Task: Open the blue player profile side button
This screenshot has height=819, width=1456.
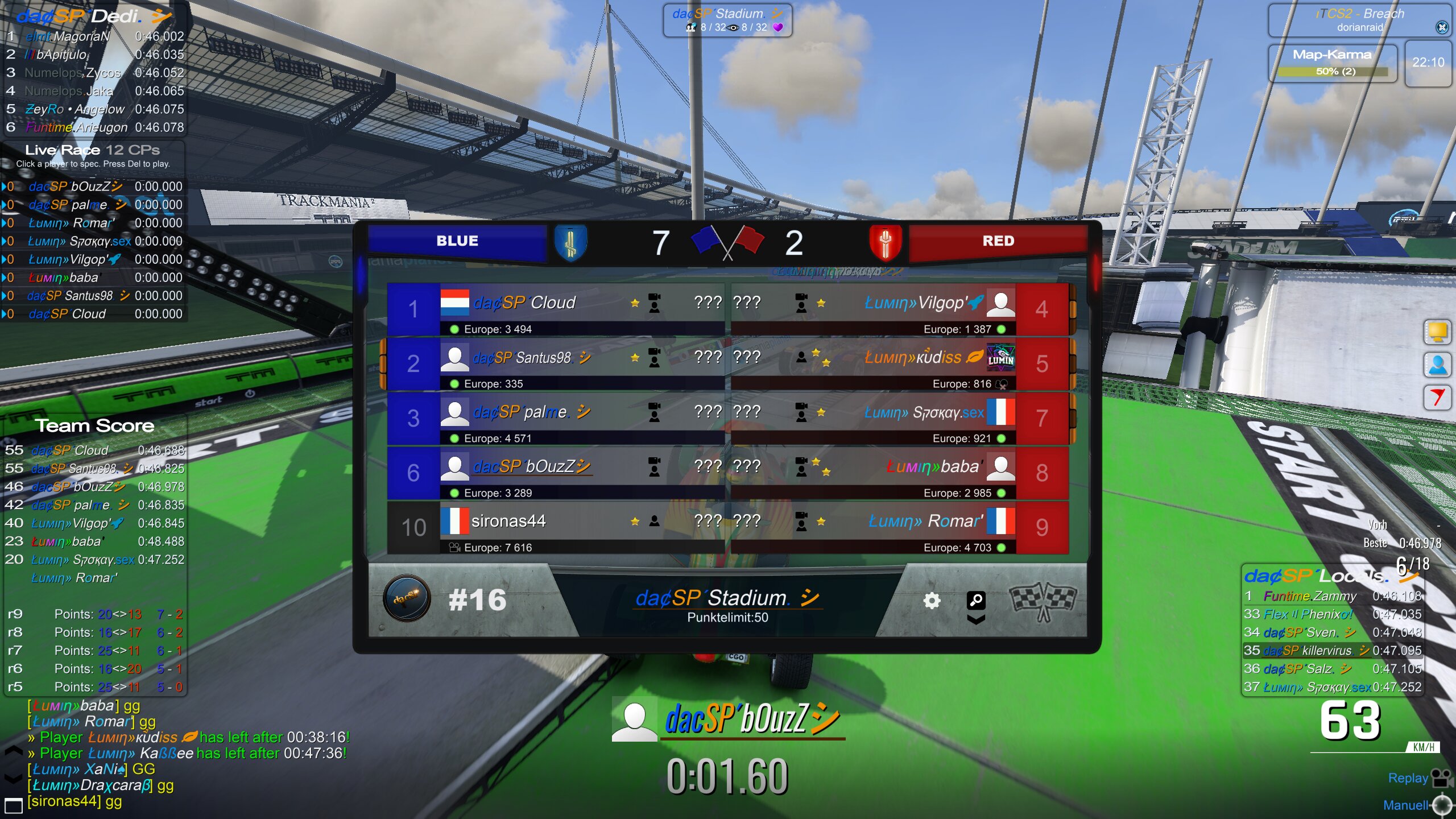Action: [1437, 365]
